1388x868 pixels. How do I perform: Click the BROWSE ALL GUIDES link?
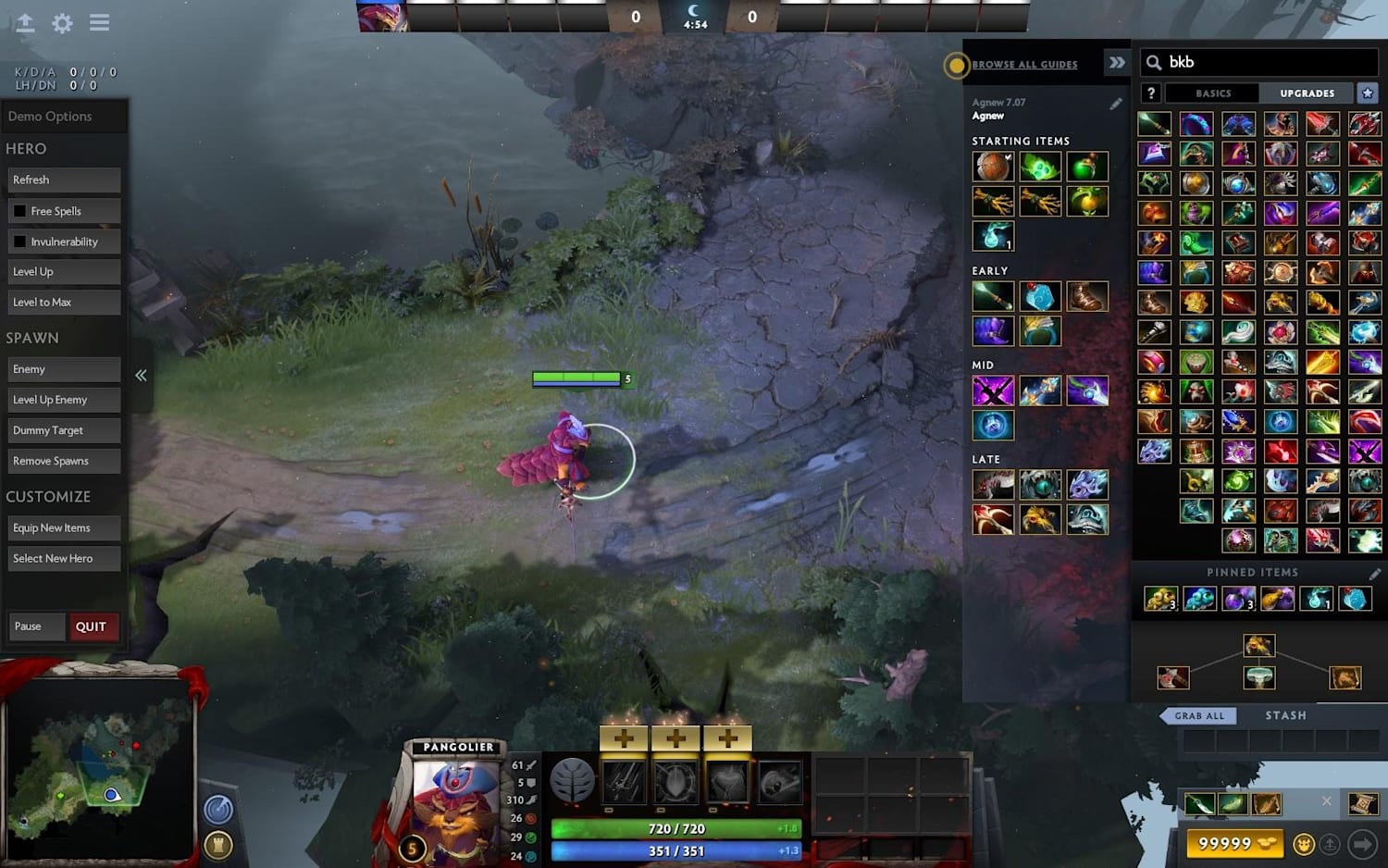click(x=1024, y=64)
